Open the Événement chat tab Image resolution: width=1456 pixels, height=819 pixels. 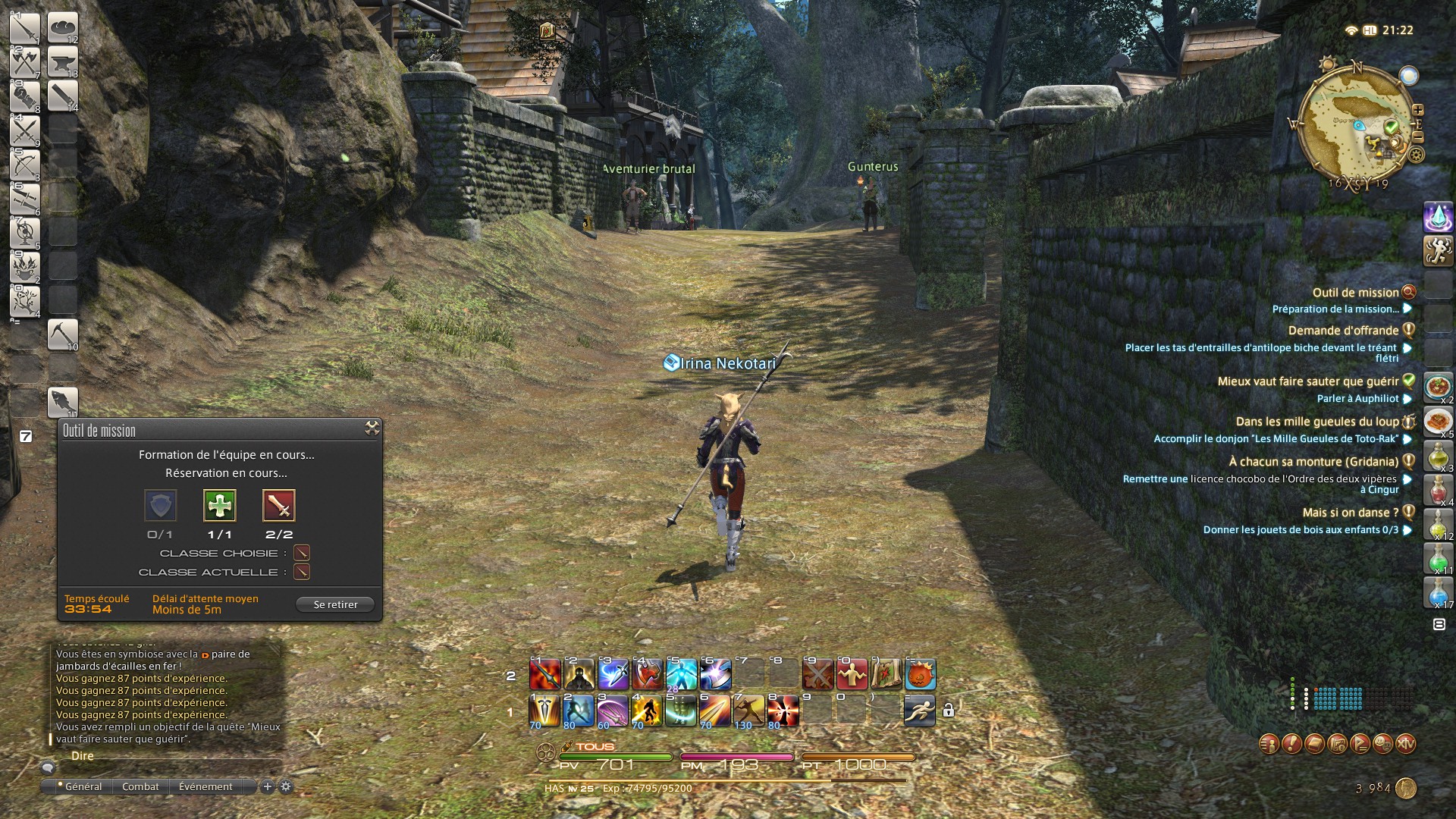point(206,786)
